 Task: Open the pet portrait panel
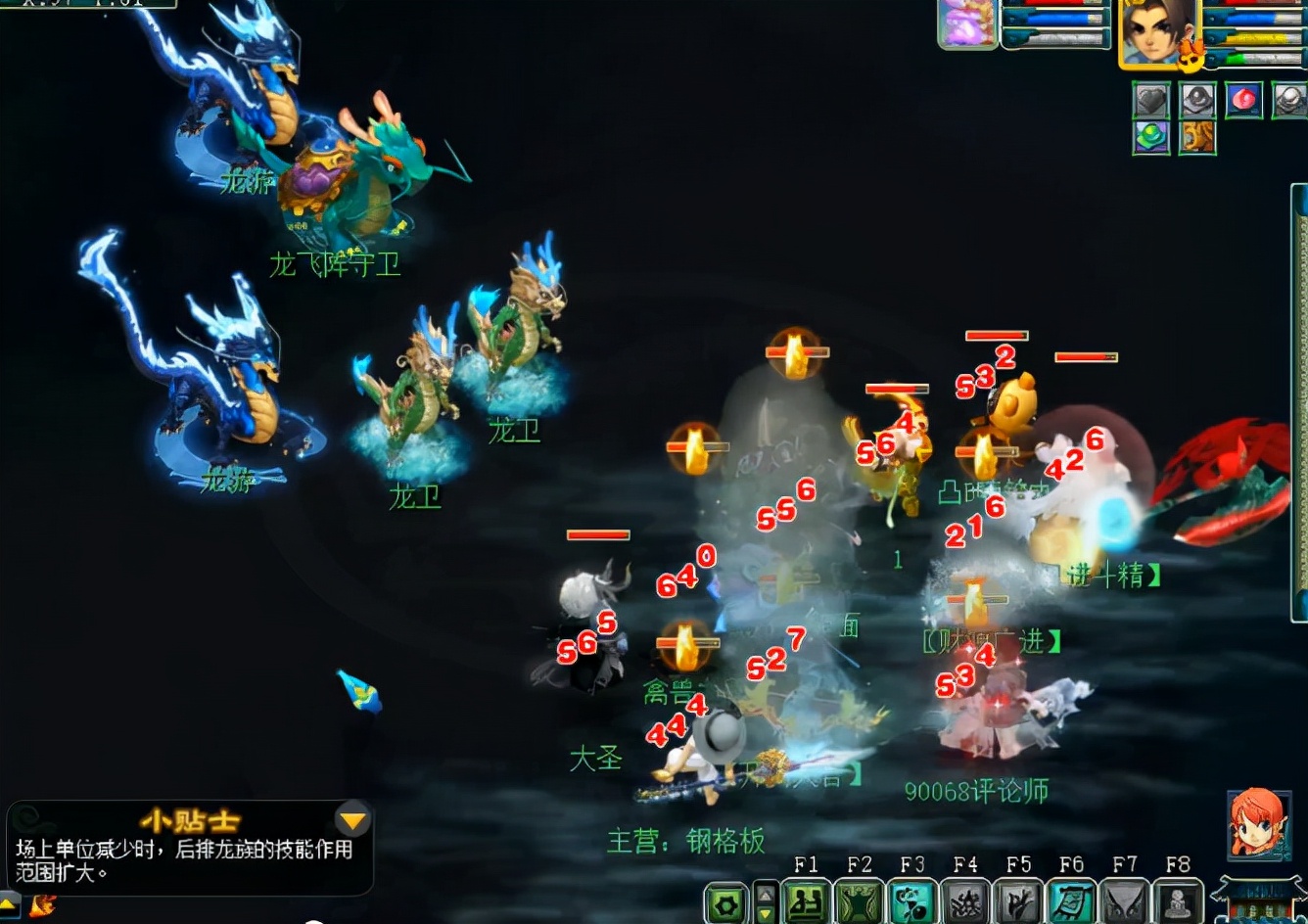(968, 23)
